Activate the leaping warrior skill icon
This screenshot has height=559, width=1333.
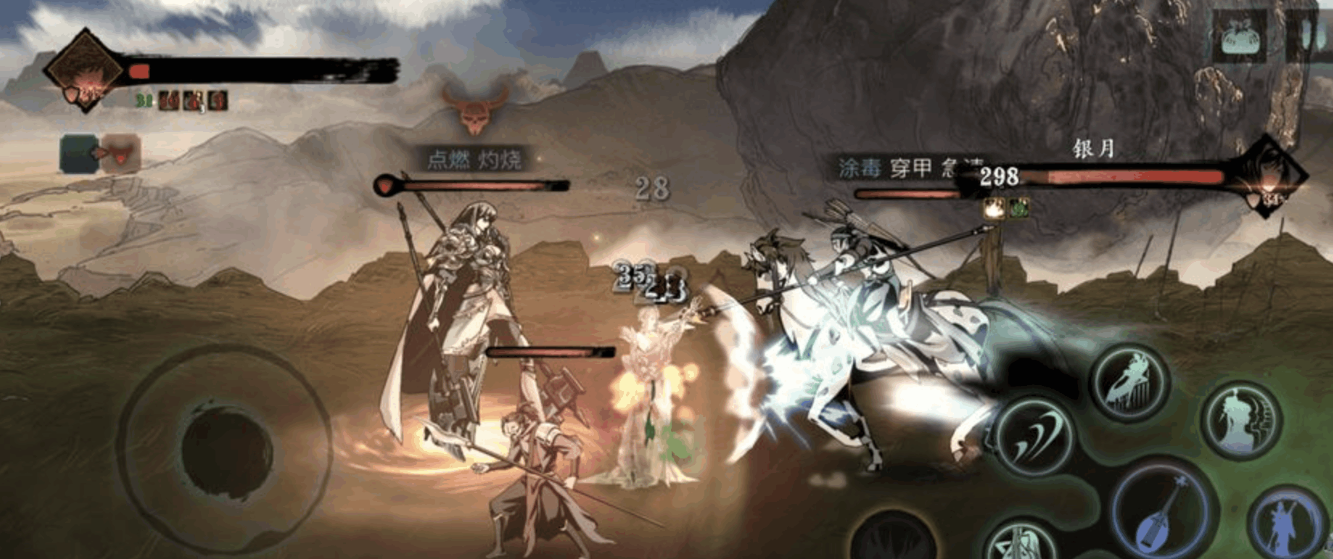click(1130, 381)
